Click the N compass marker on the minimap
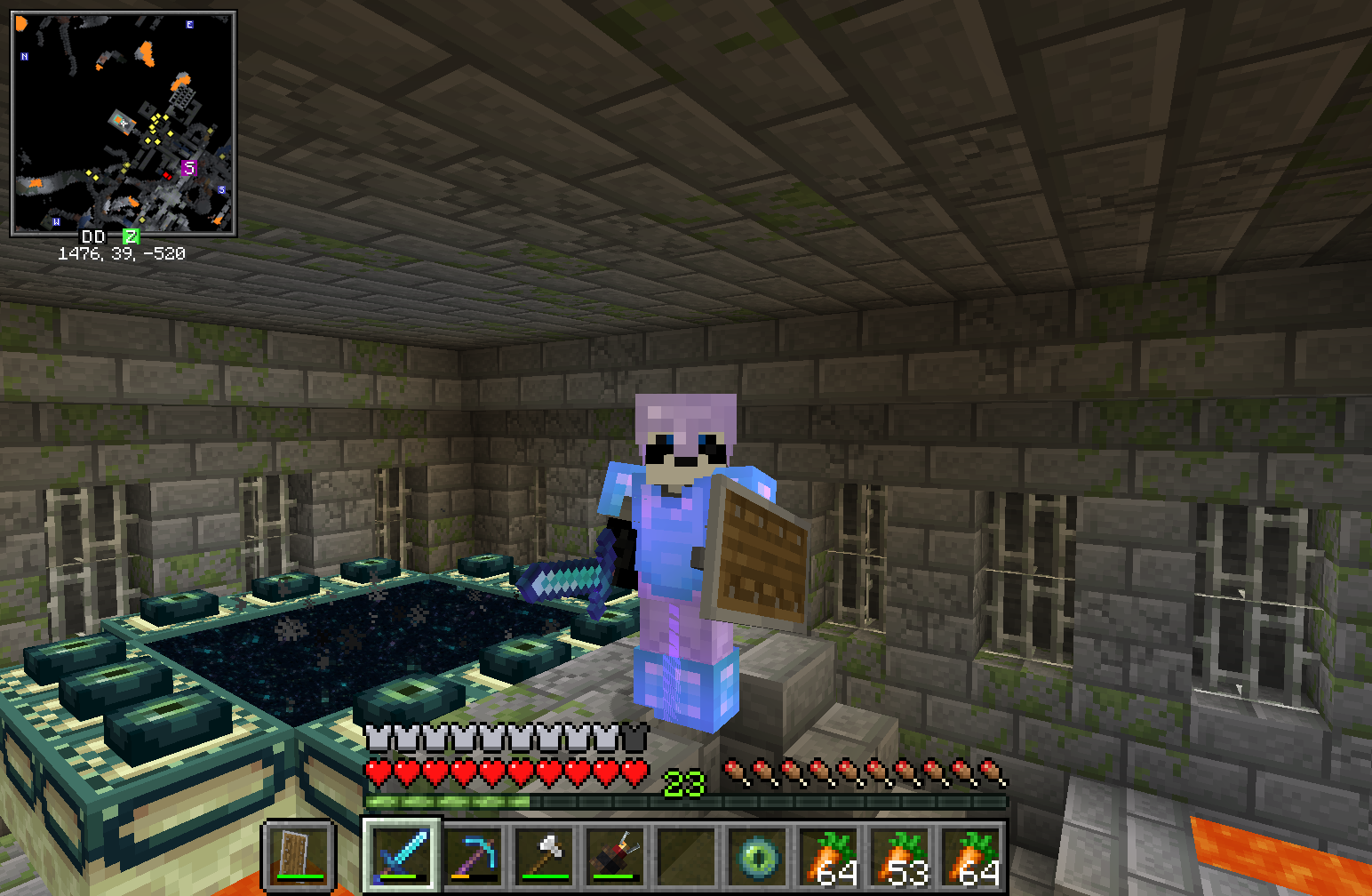The width and height of the screenshot is (1372, 896). pos(24,56)
